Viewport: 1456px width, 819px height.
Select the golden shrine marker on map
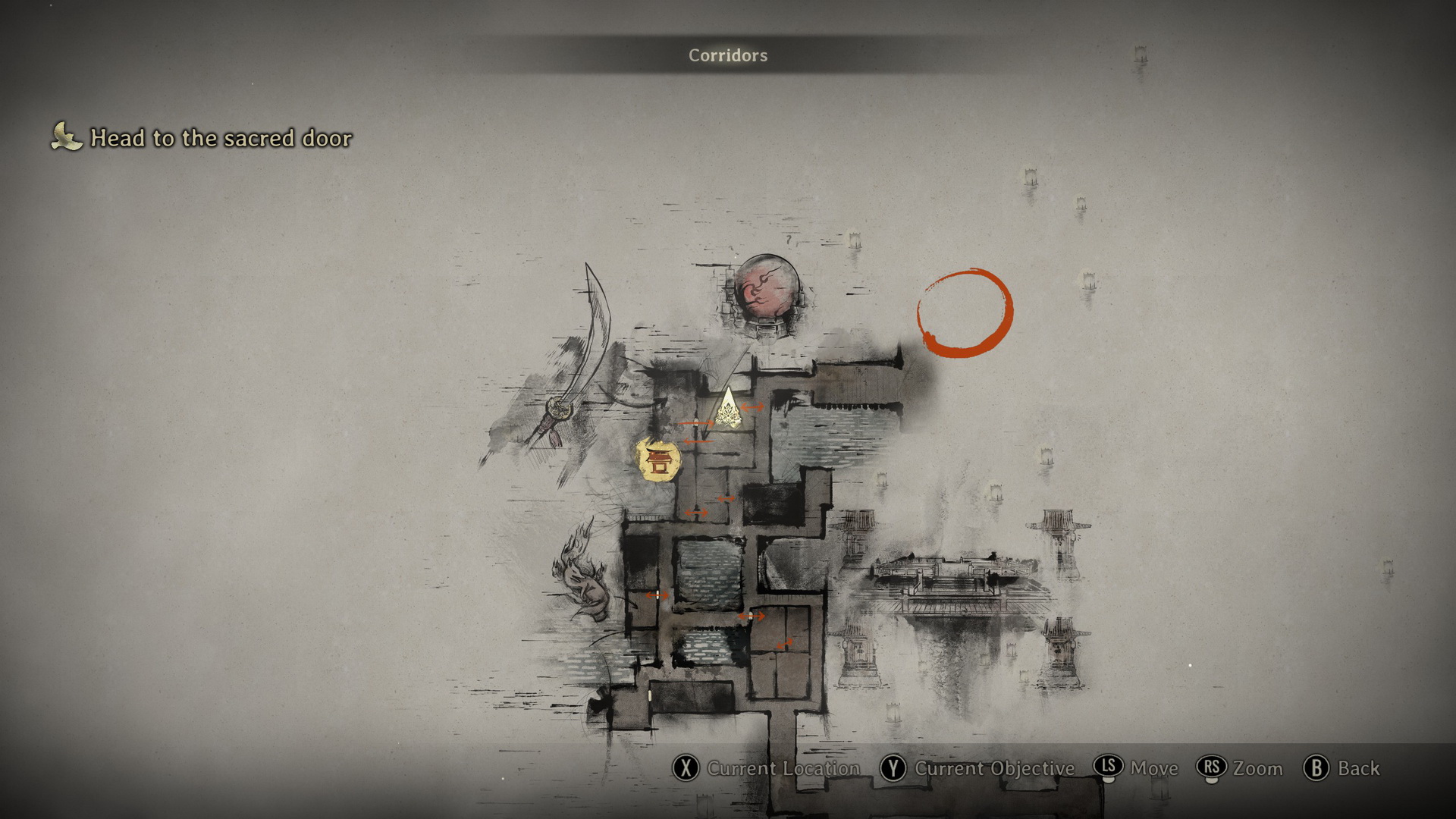[x=658, y=460]
